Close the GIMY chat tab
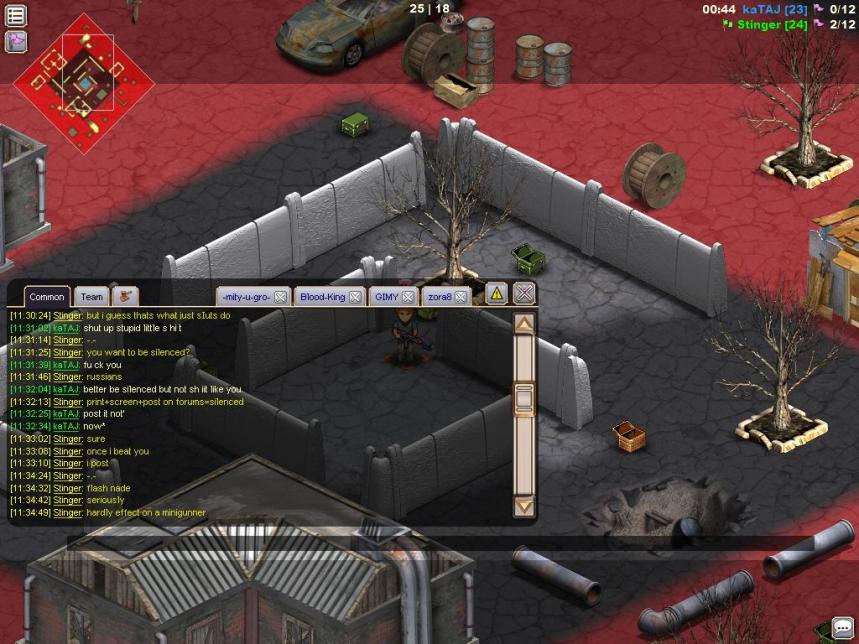859x644 pixels. [408, 297]
